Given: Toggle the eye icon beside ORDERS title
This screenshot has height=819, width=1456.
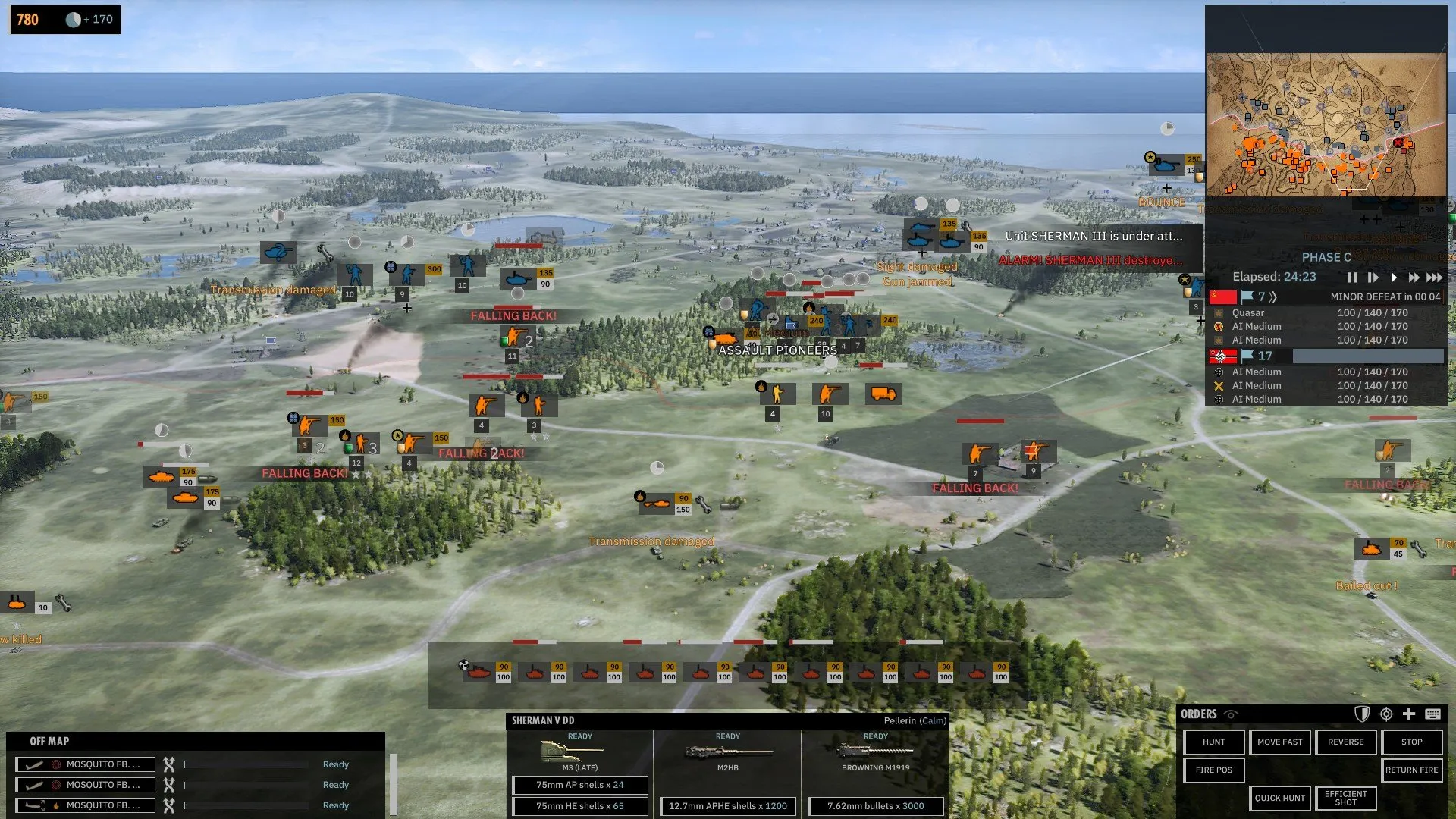Looking at the screenshot, I should click(1232, 714).
